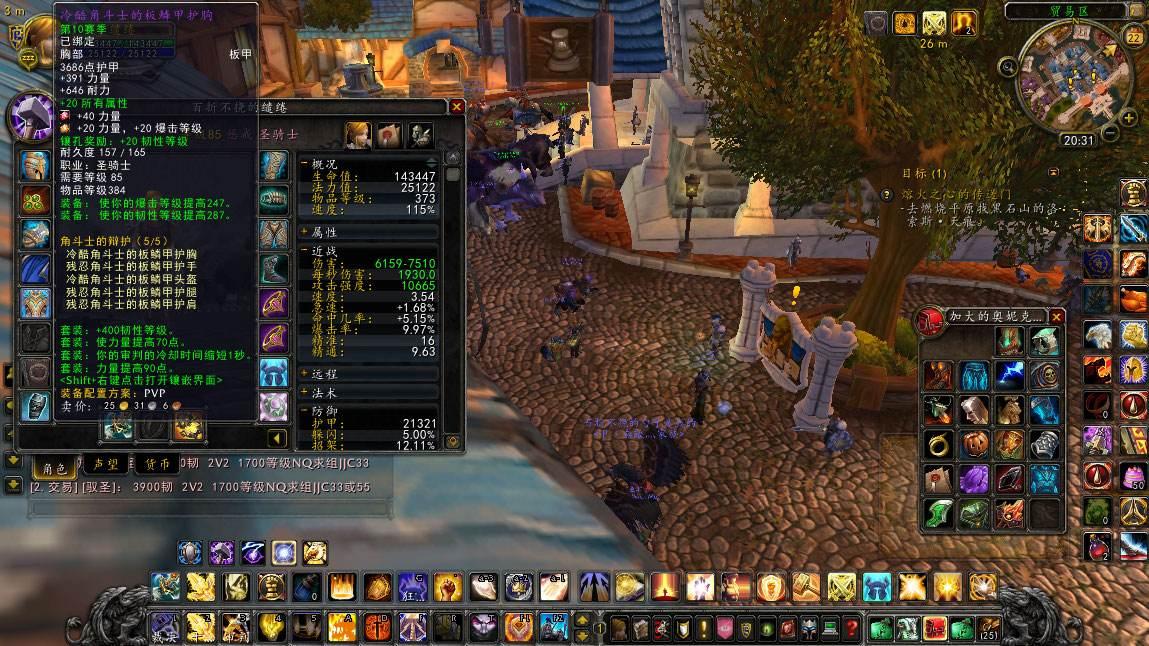
Task: Close the 加大的奥妮克 bag window
Action: click(x=1057, y=317)
